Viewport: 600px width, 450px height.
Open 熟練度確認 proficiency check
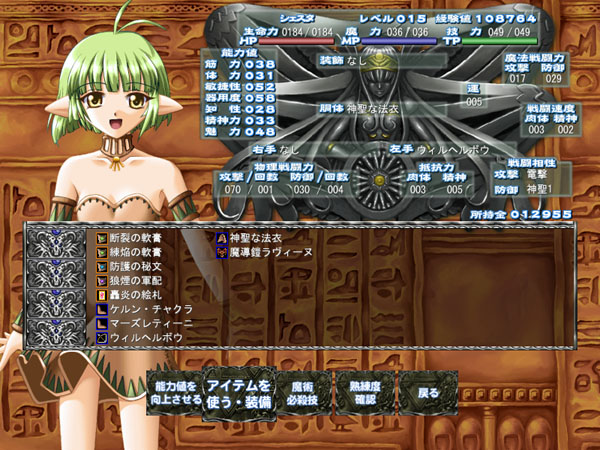pos(365,392)
